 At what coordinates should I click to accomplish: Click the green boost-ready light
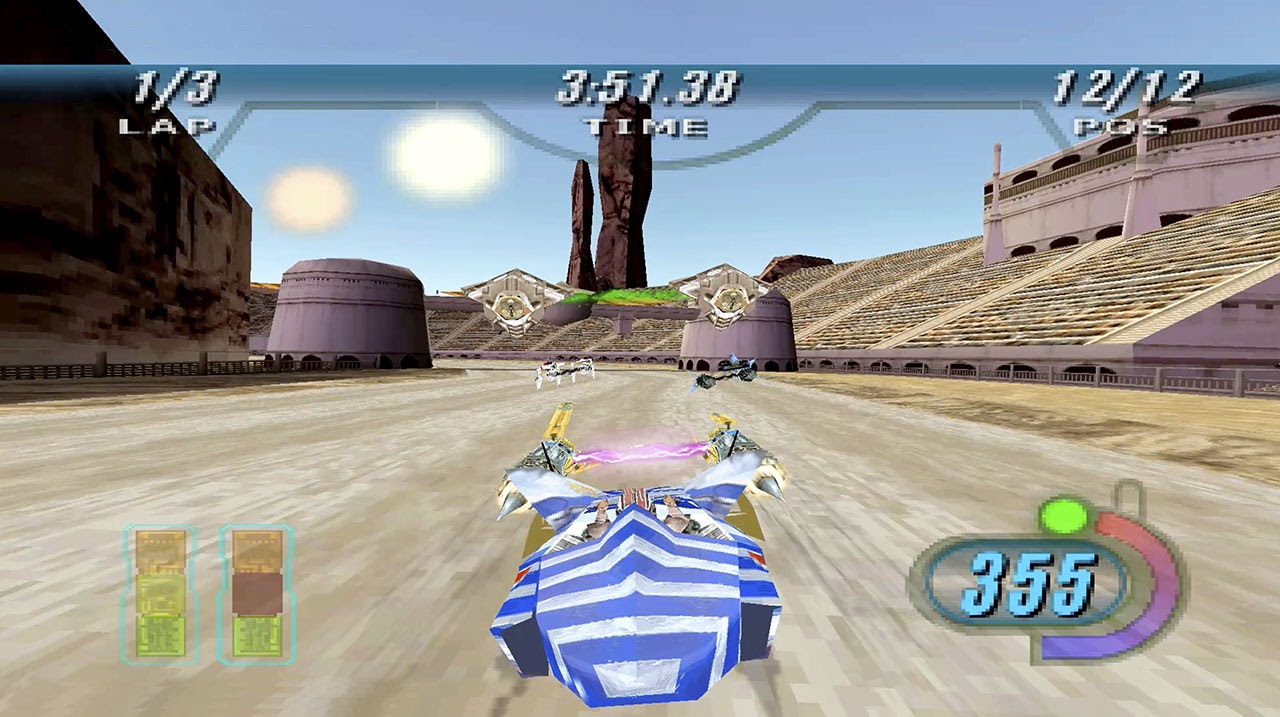[1063, 516]
